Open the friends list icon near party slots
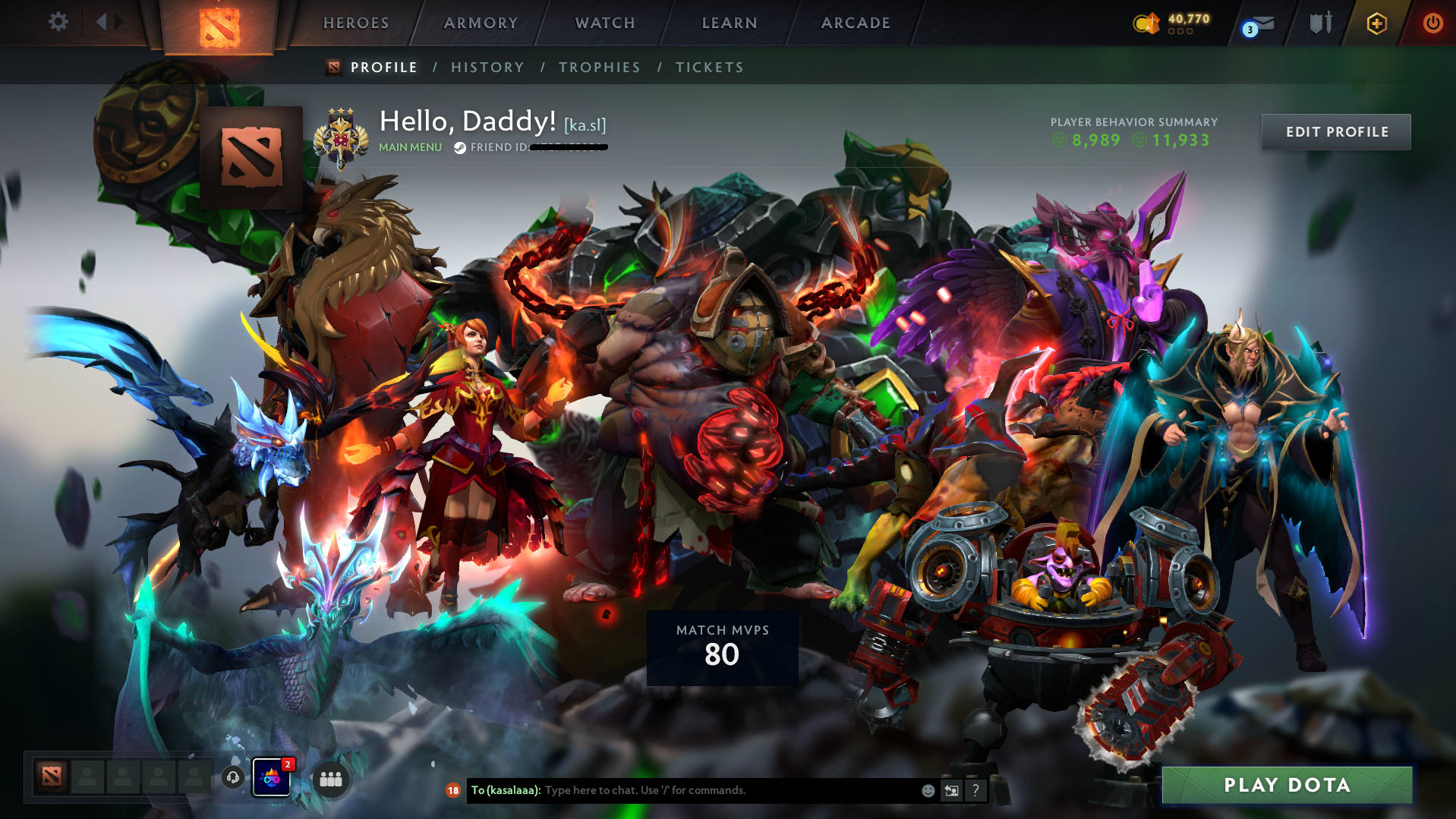The image size is (1456, 819). tap(329, 779)
